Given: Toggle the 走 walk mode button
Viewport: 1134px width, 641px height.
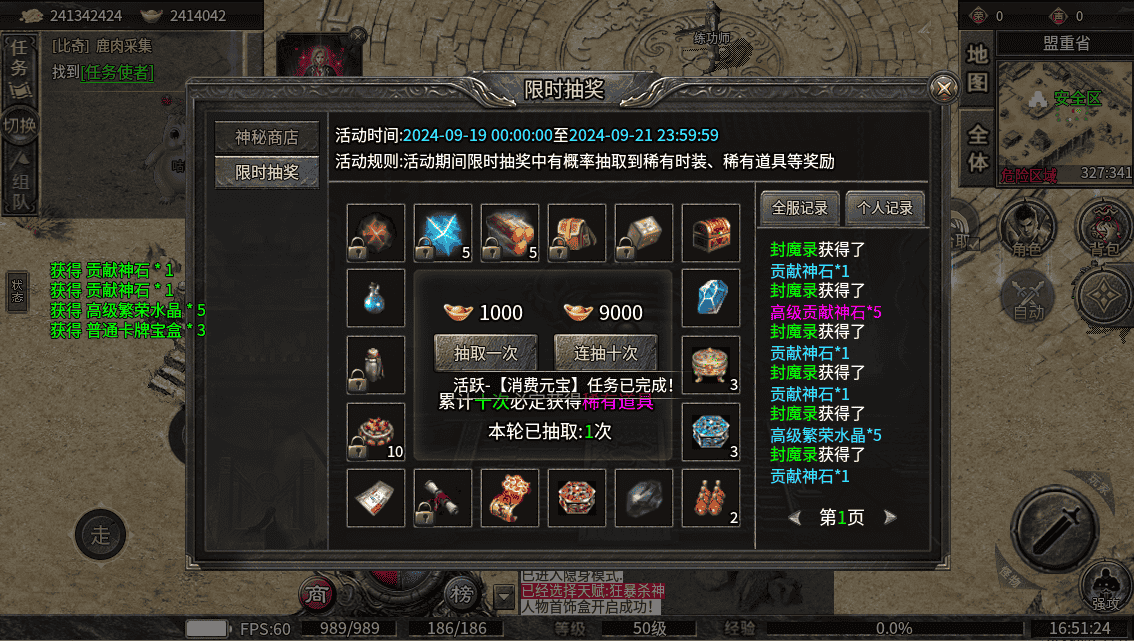Looking at the screenshot, I should (x=101, y=532).
